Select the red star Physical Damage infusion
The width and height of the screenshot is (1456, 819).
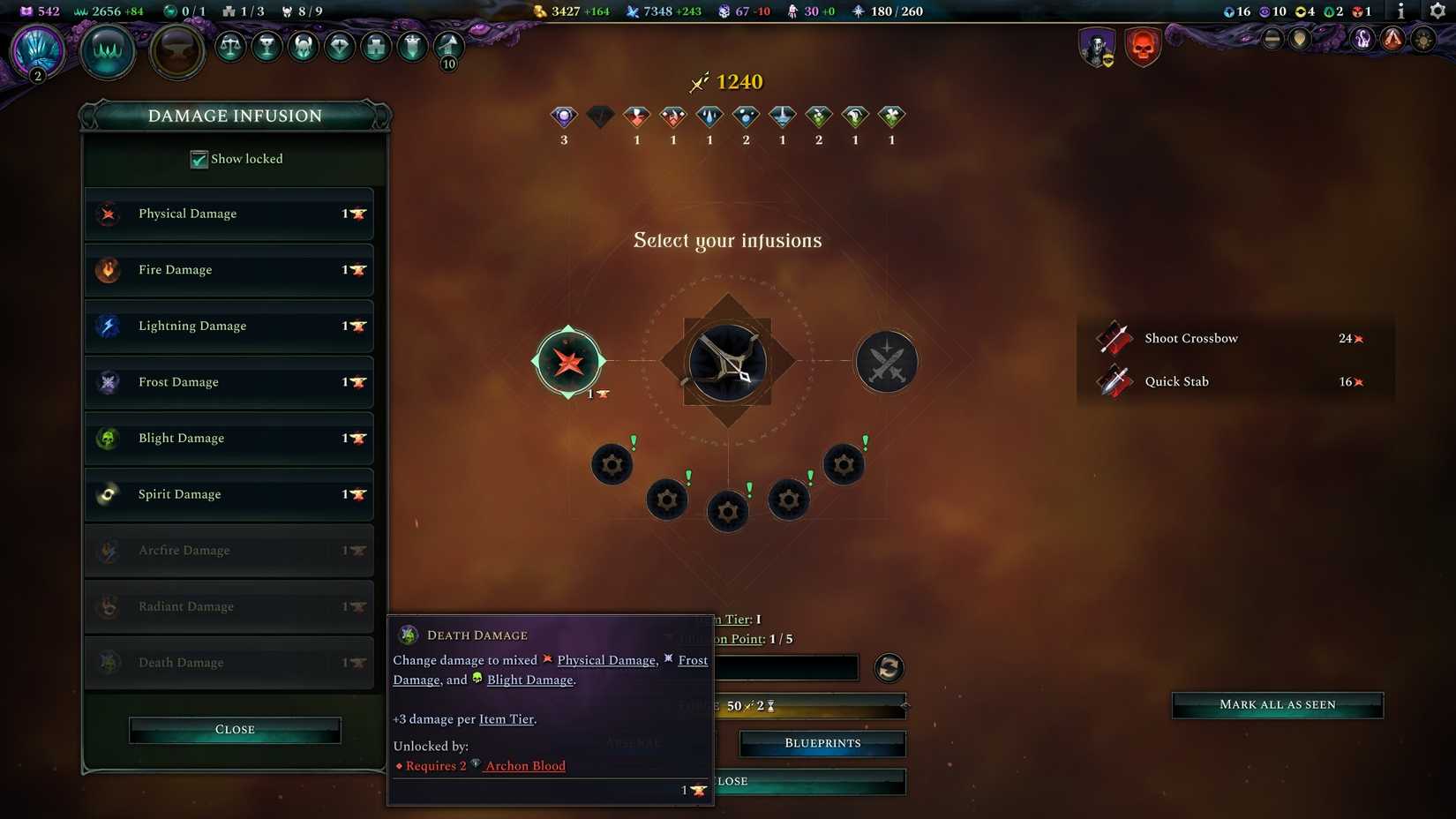568,361
